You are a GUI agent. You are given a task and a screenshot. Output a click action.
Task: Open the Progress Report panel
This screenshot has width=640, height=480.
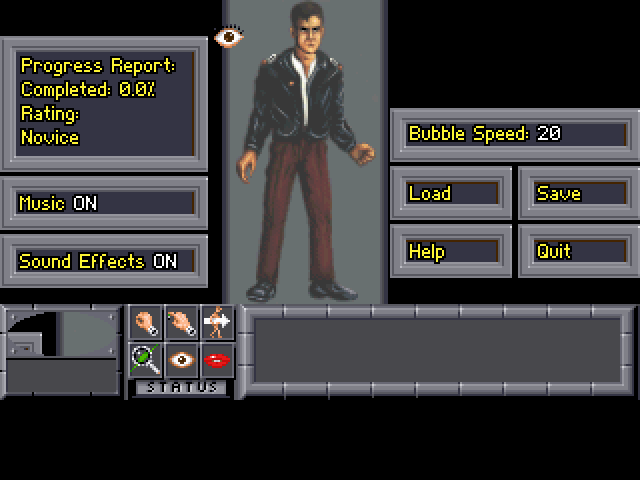click(105, 102)
